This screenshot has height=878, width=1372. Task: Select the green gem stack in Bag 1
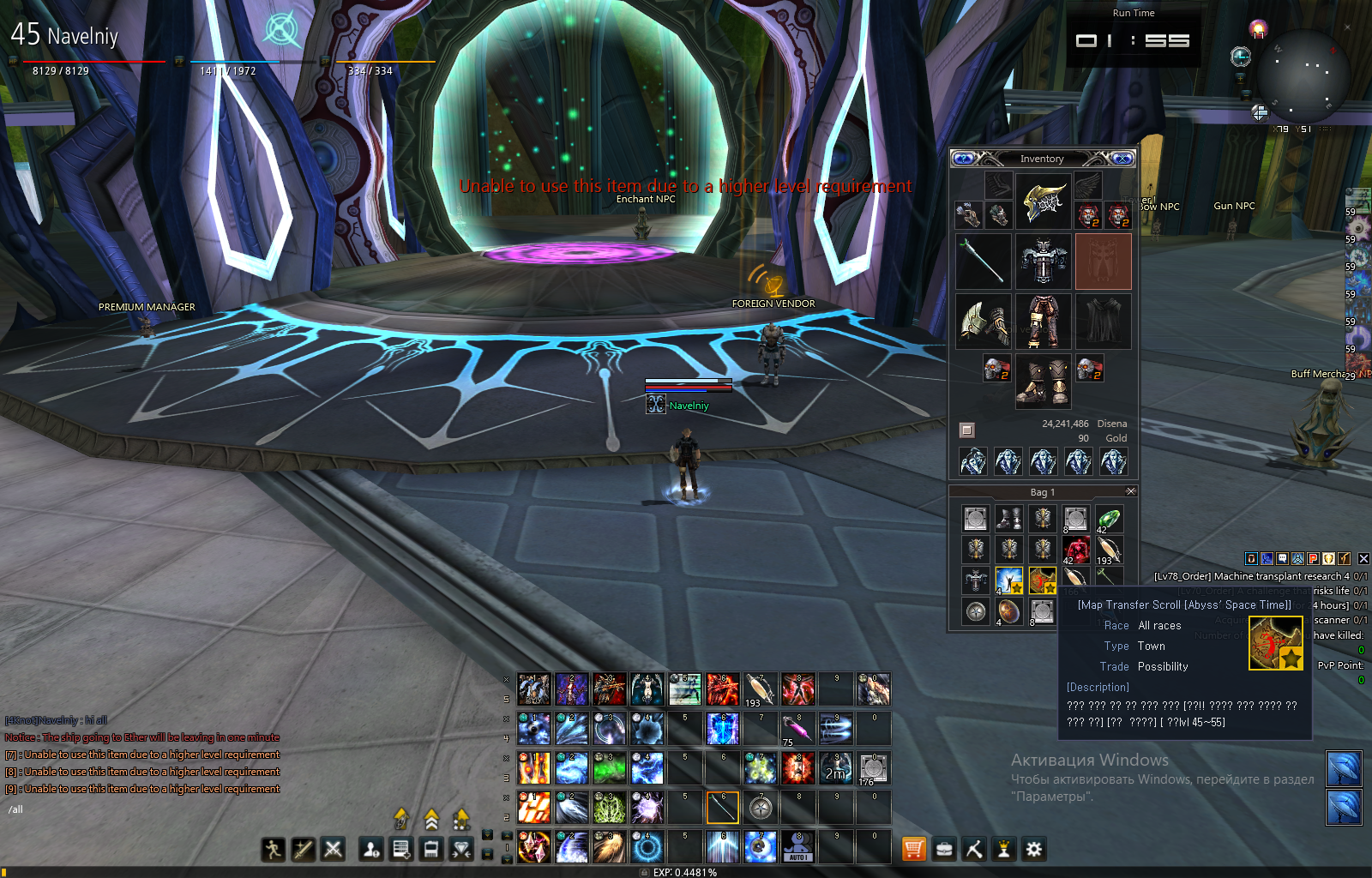click(x=1109, y=519)
